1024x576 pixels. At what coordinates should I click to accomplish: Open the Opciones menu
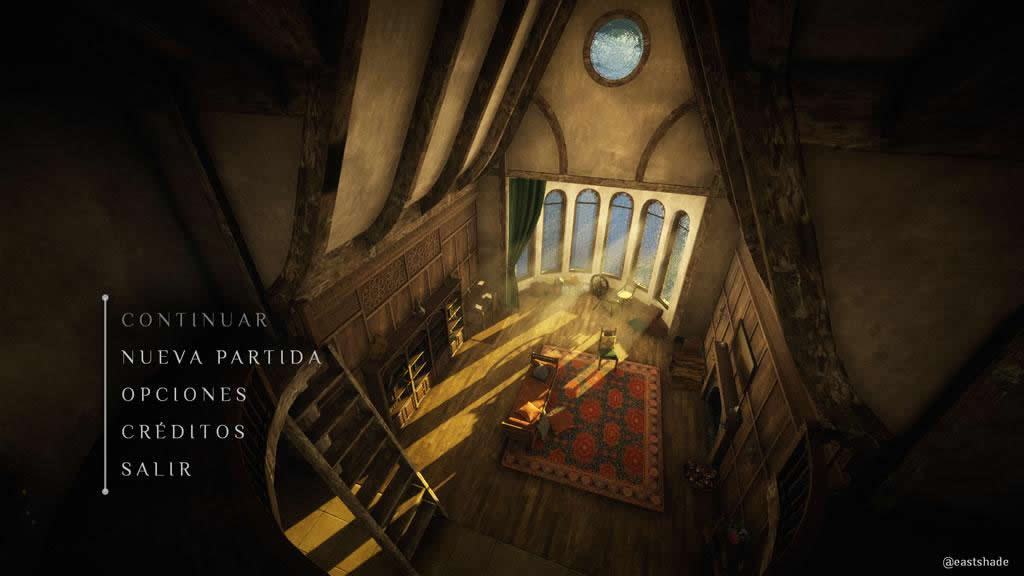click(x=184, y=394)
